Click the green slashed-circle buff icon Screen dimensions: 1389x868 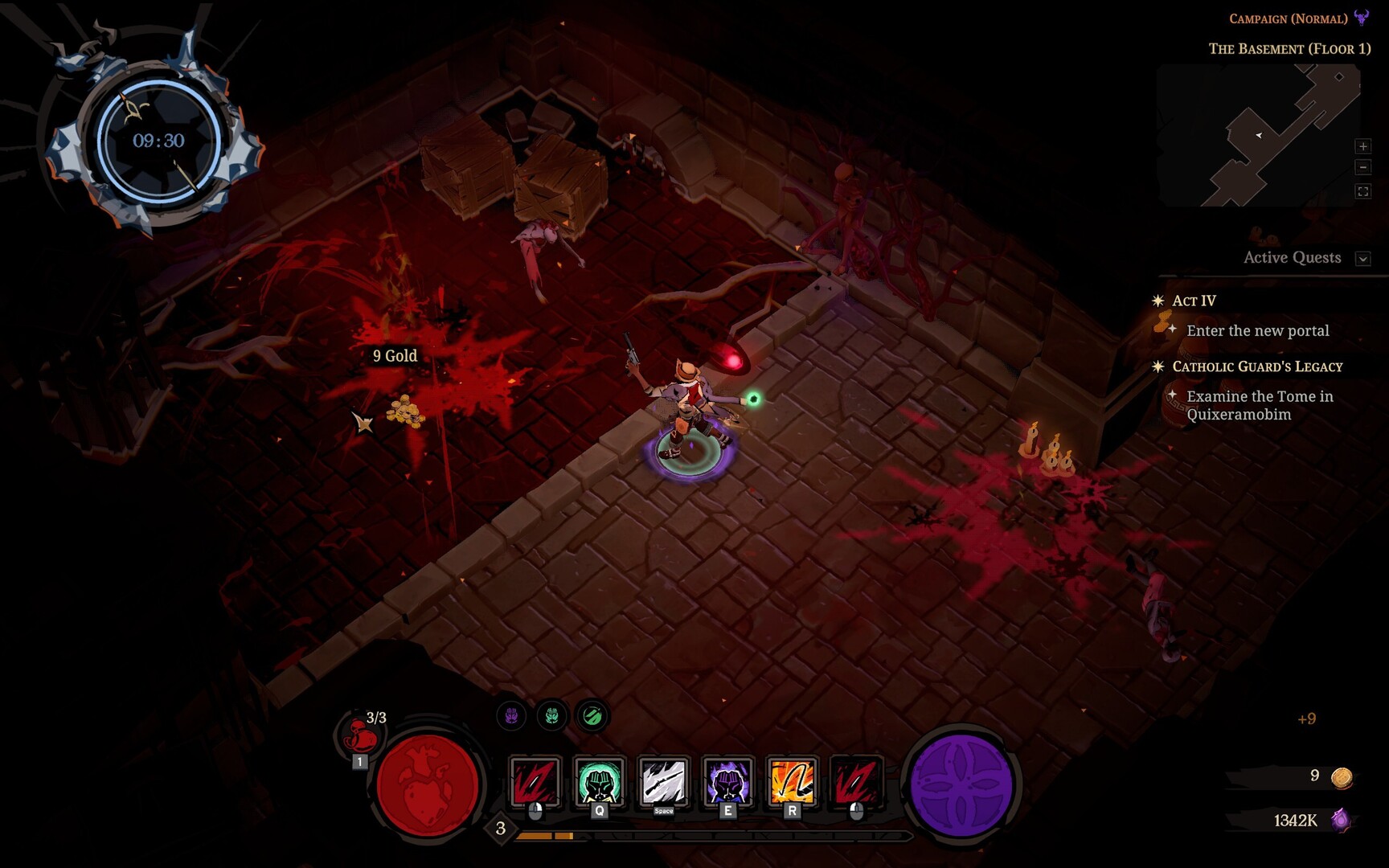coord(592,715)
